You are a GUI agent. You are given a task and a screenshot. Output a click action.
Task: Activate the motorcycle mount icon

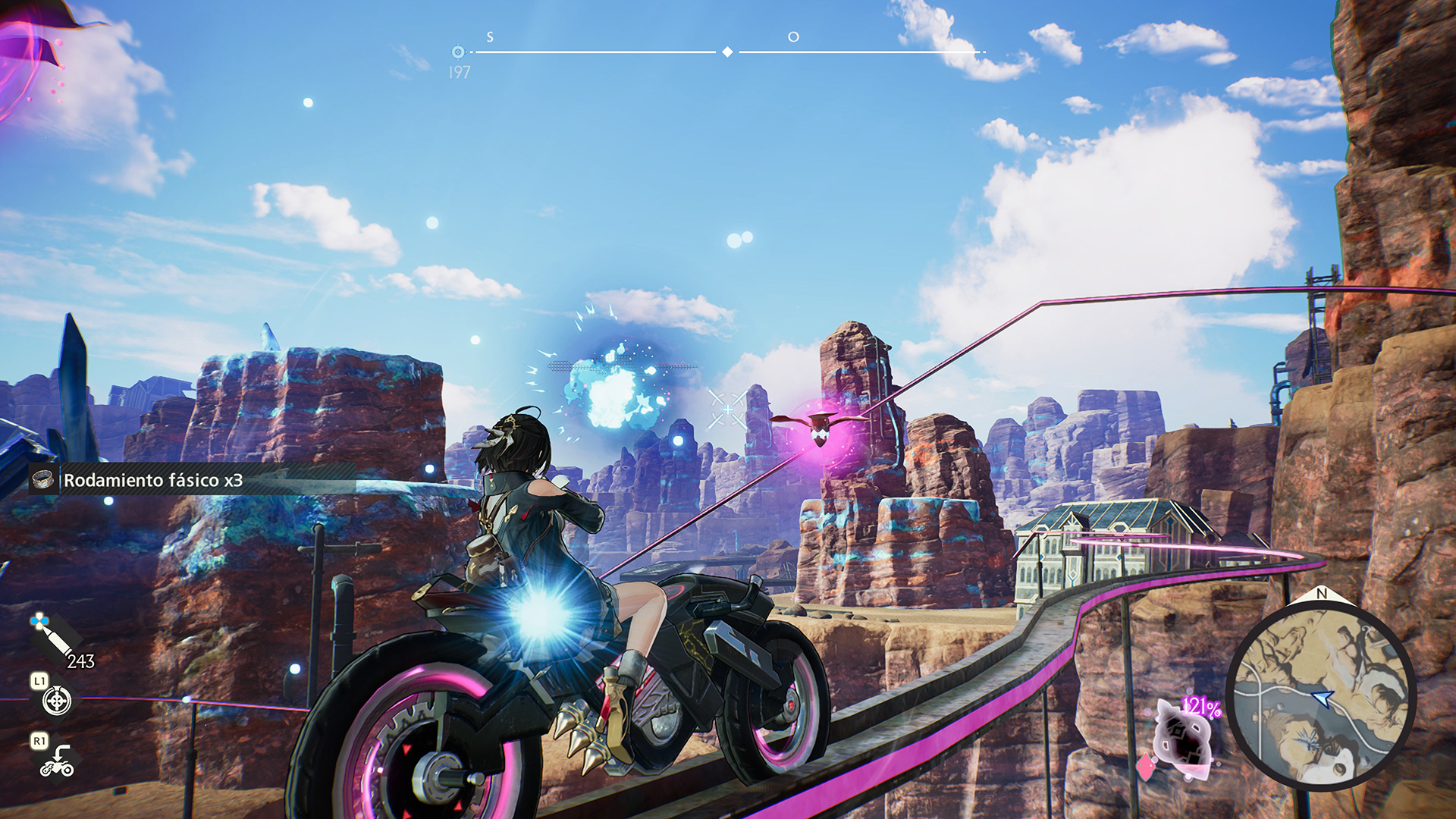coord(58,761)
